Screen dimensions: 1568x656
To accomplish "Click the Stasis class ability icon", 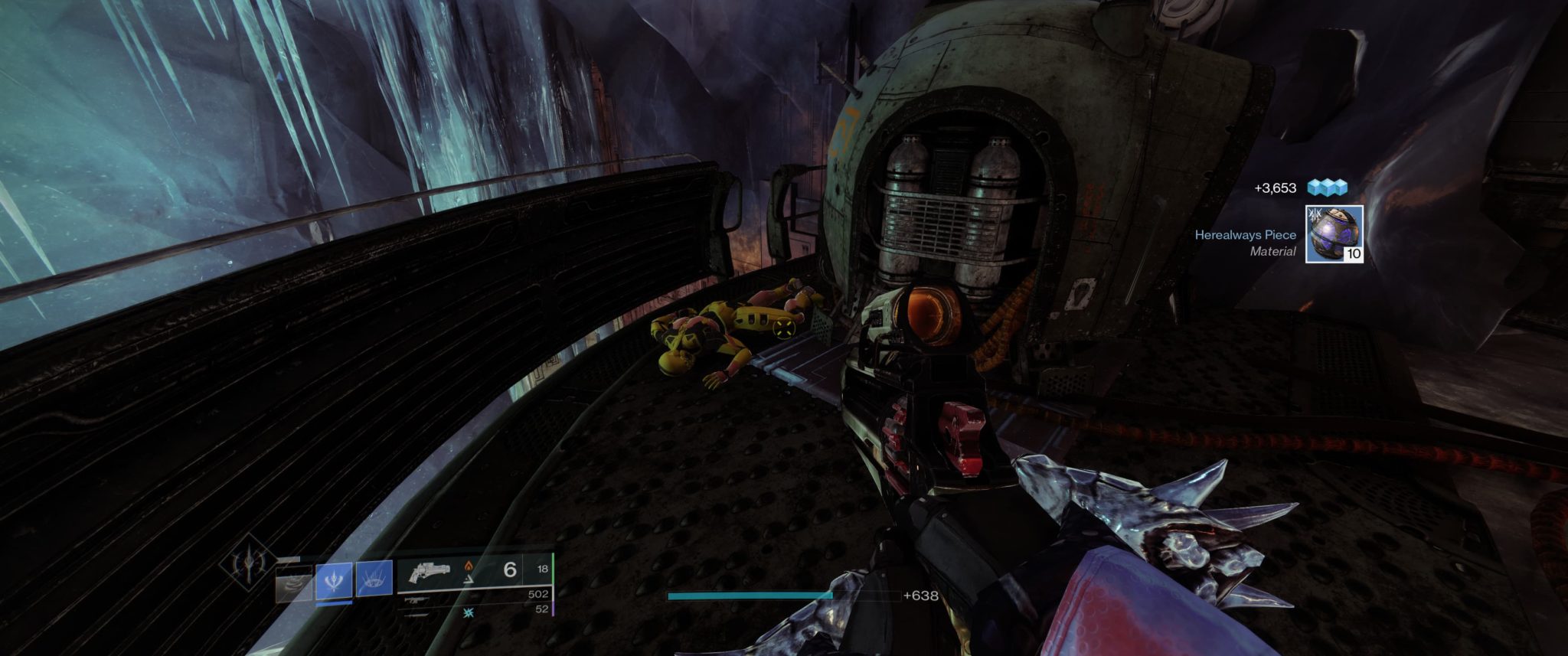I will (x=375, y=579).
